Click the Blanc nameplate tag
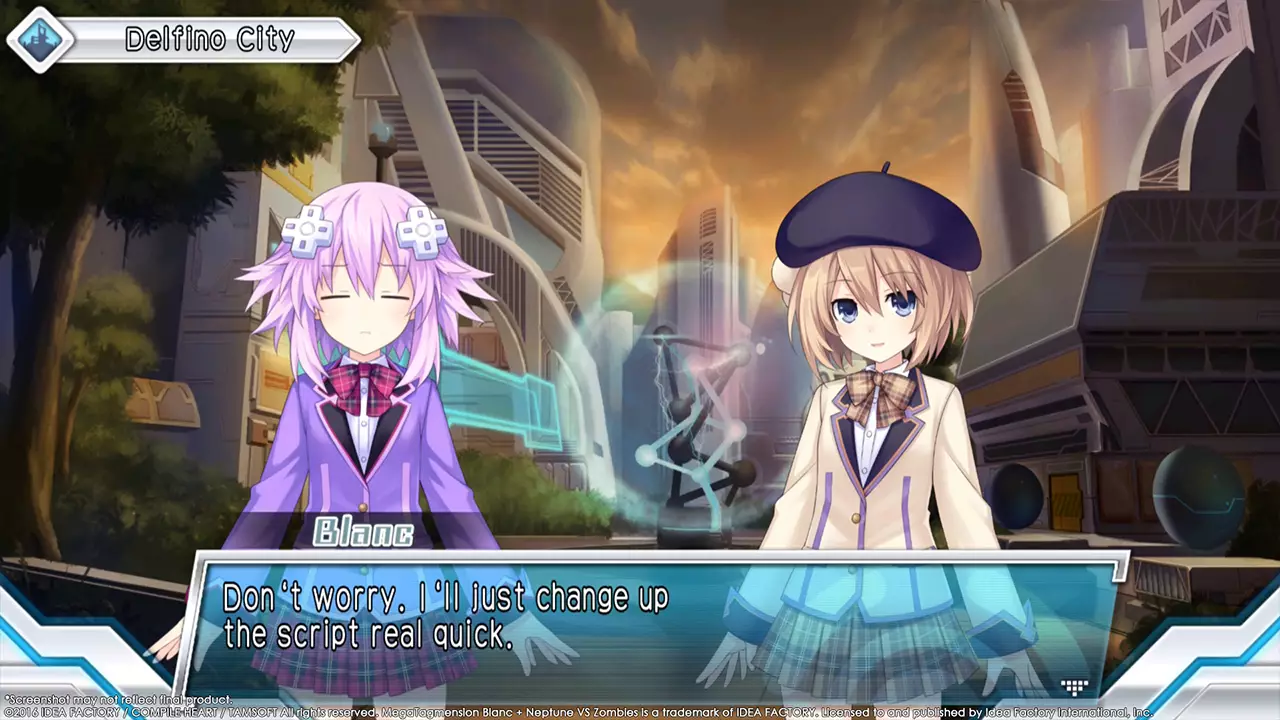This screenshot has height=720, width=1280. pyautogui.click(x=364, y=533)
